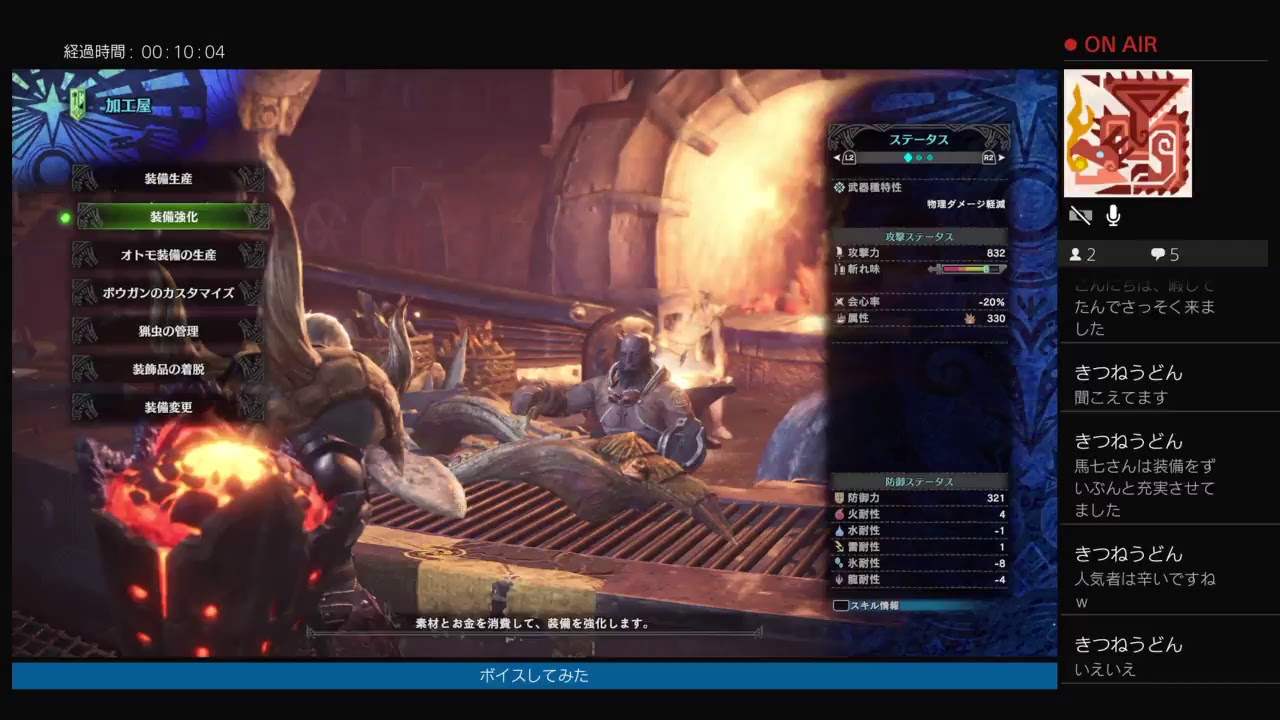
Task: Open the comment count bubble
Action: tap(1165, 254)
